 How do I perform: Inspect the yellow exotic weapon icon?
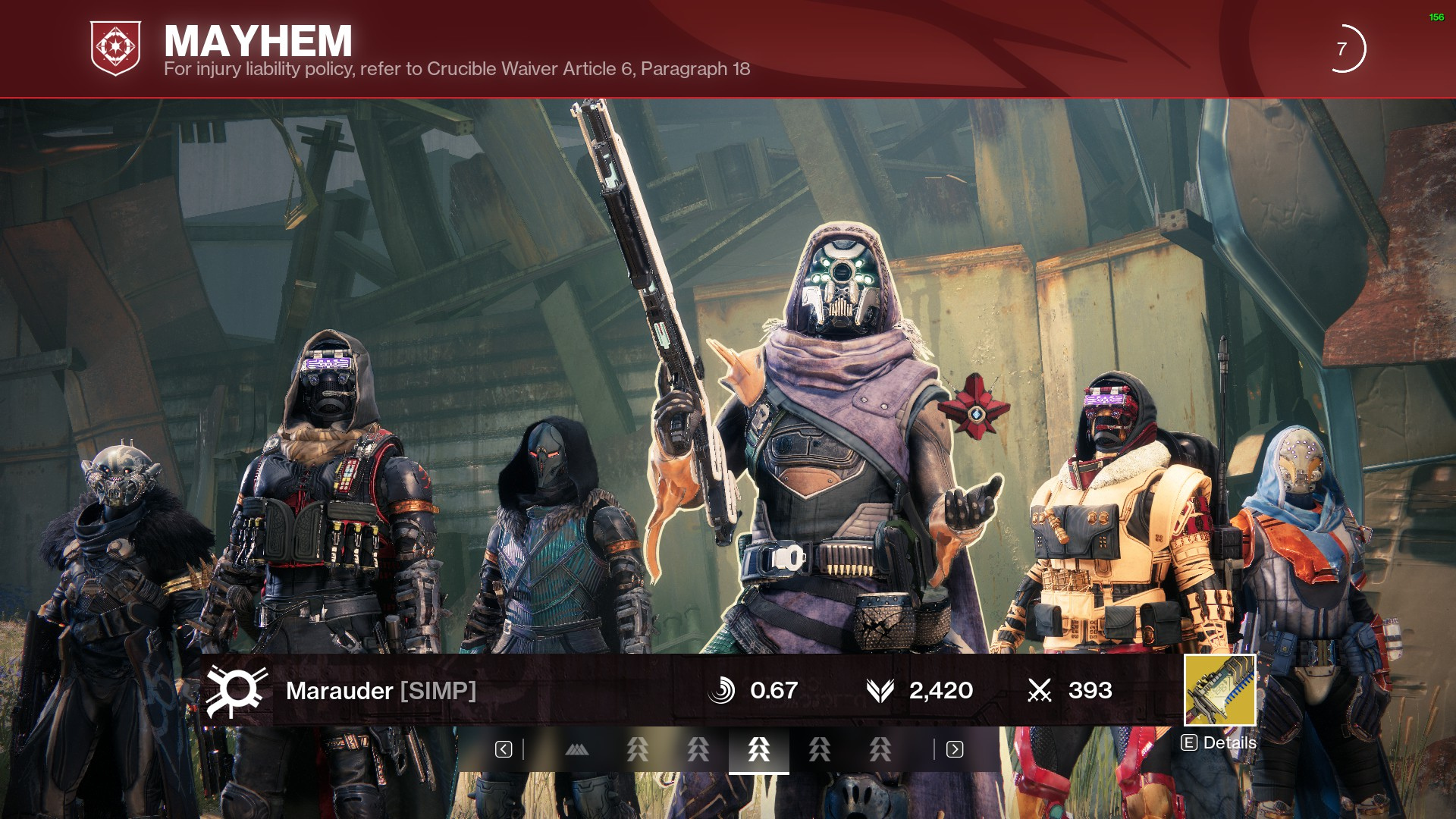(x=1219, y=690)
